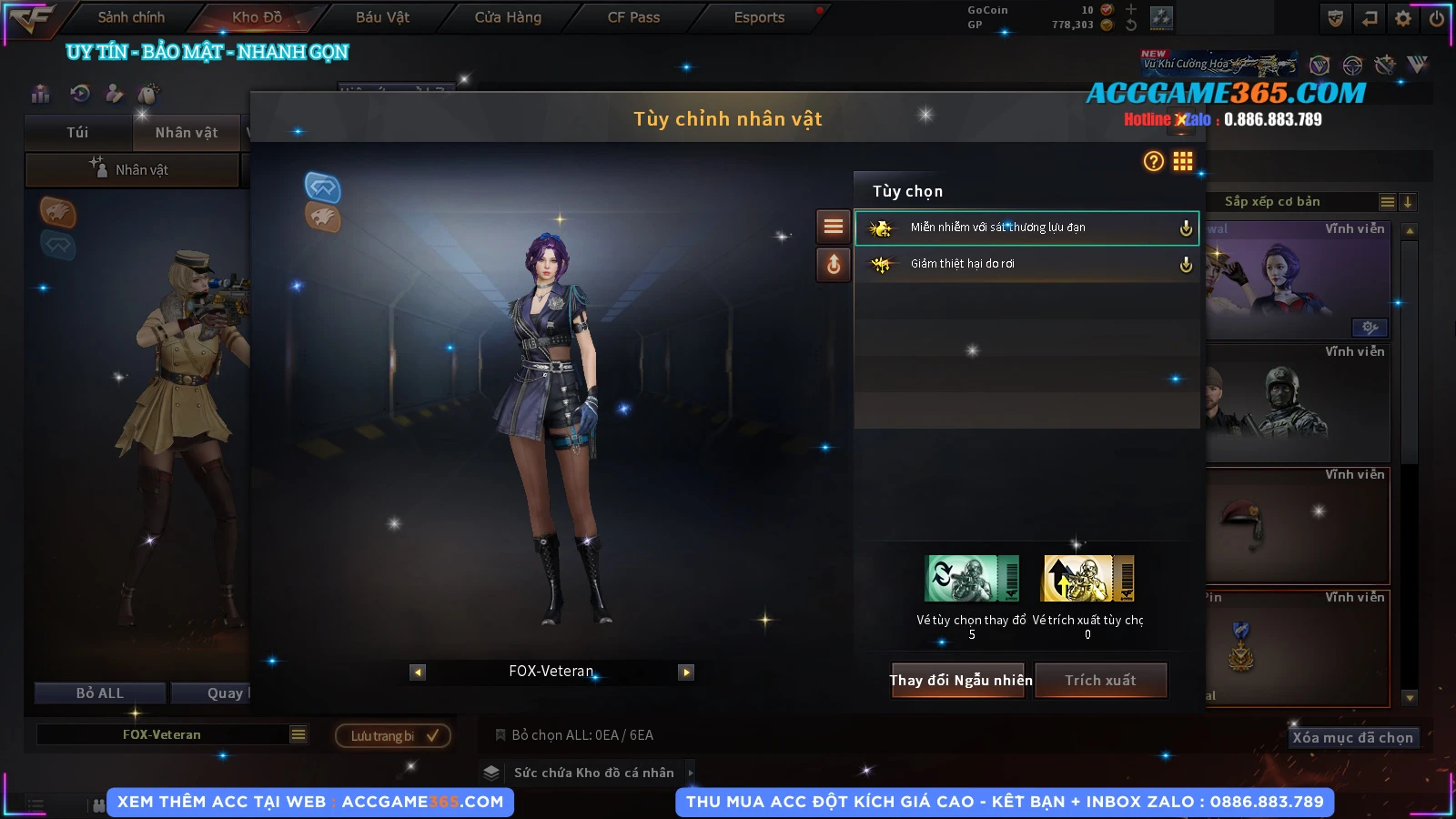Save loadout with Lưu trang bị
The width and height of the screenshot is (1456, 819).
pyautogui.click(x=392, y=735)
